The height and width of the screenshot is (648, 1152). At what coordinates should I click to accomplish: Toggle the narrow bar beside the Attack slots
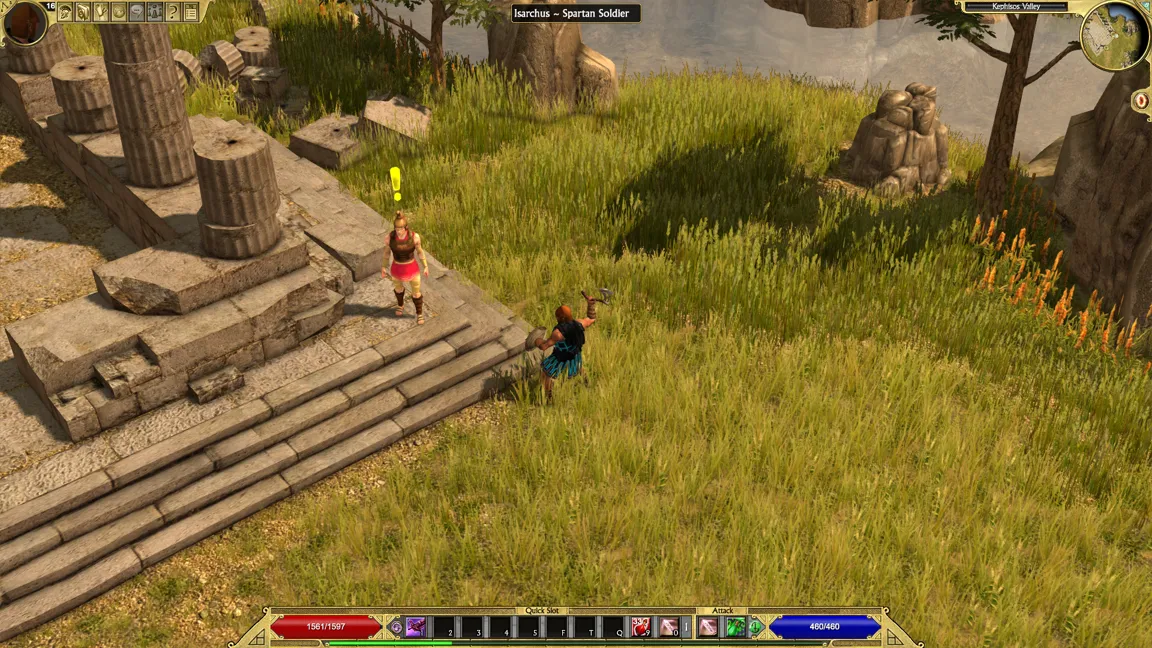[687, 627]
